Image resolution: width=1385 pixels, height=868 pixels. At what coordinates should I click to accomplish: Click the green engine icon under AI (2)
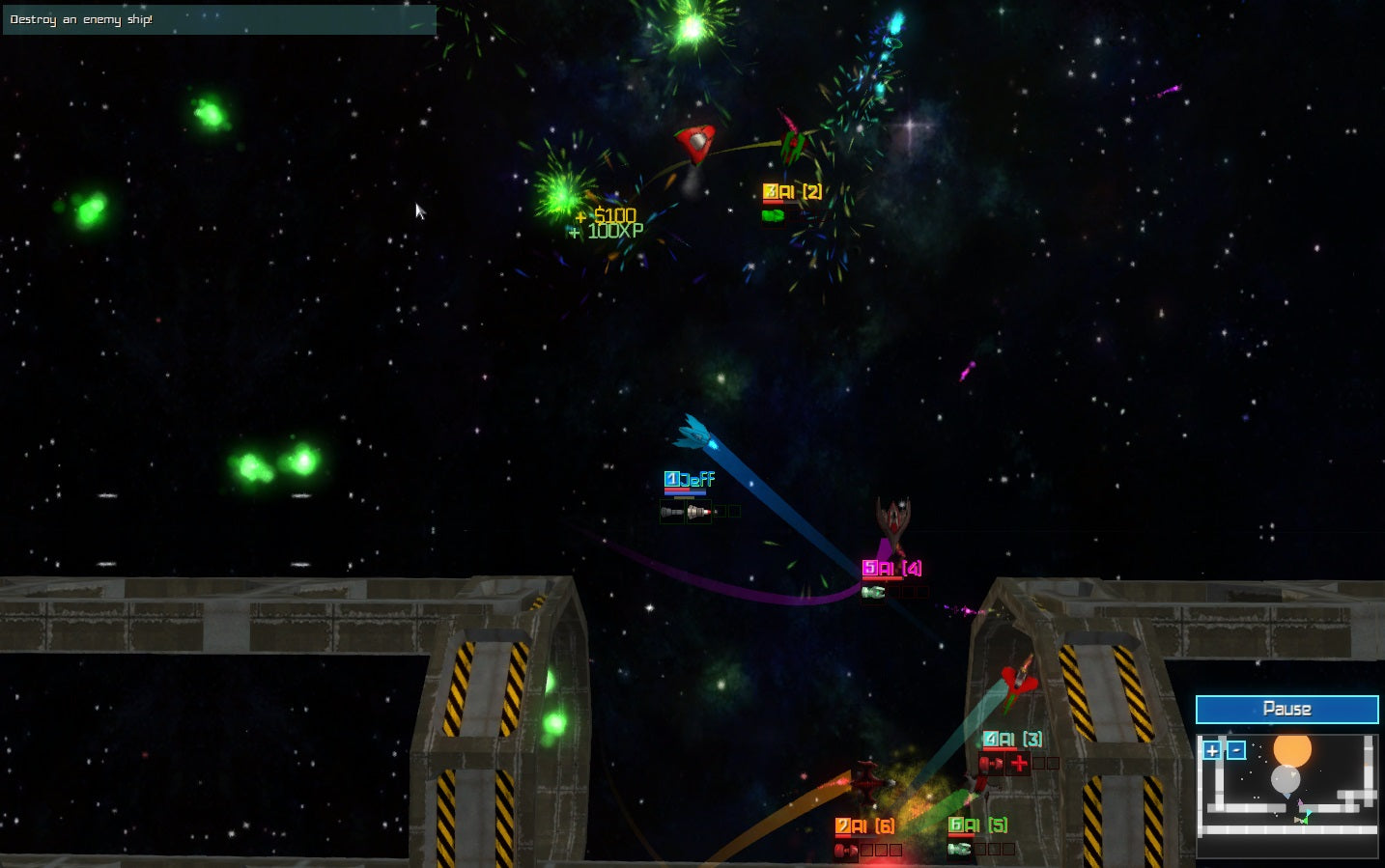tap(773, 214)
